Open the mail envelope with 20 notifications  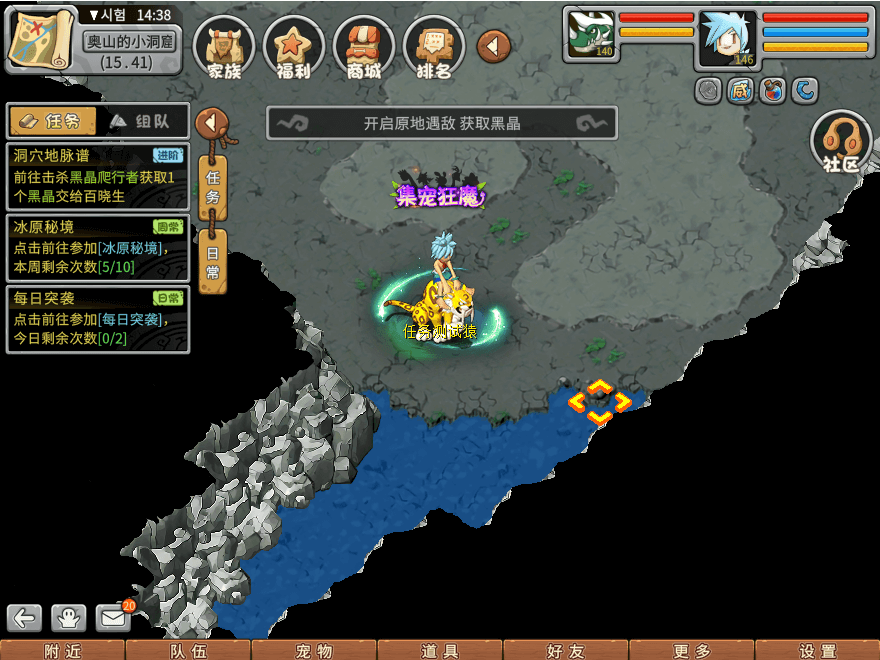[114, 618]
